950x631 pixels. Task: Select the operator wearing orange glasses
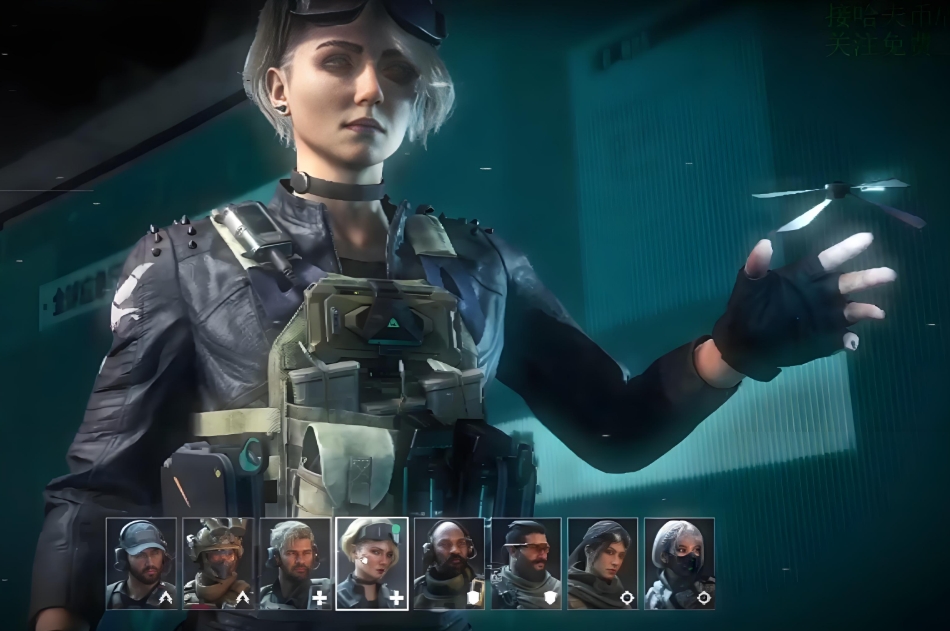(x=526, y=563)
